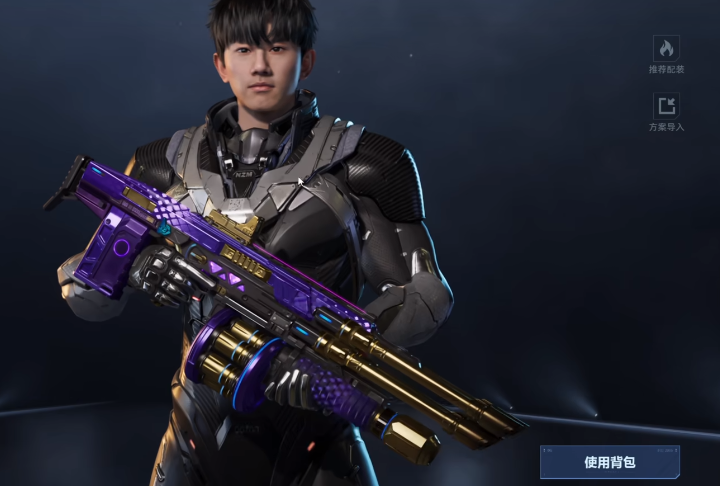Click the 使用背包 (Use Backpack) button
The image size is (720, 486).
(610, 462)
